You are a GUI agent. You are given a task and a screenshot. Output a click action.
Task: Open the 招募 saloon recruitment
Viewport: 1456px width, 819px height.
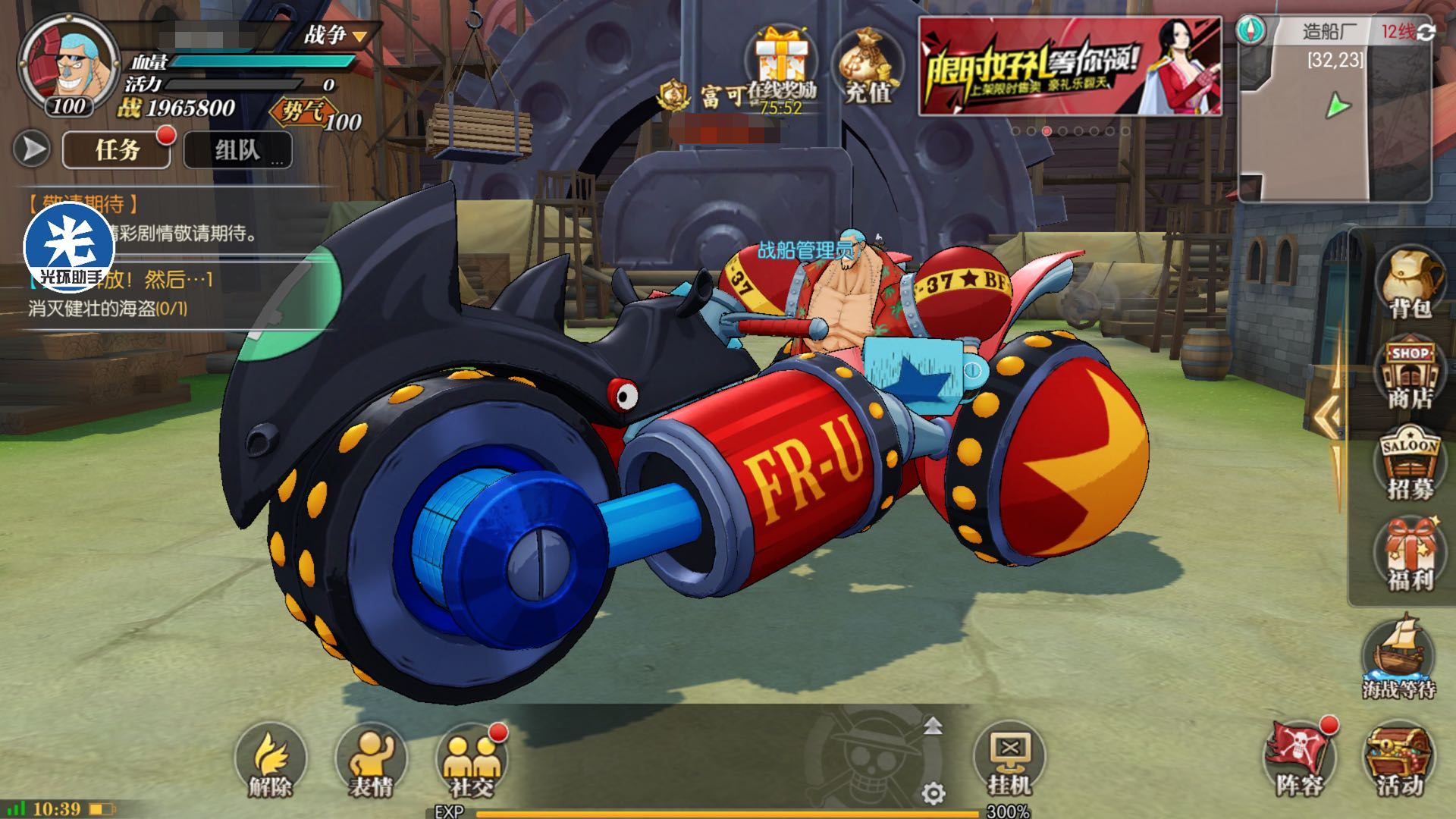tap(1409, 465)
